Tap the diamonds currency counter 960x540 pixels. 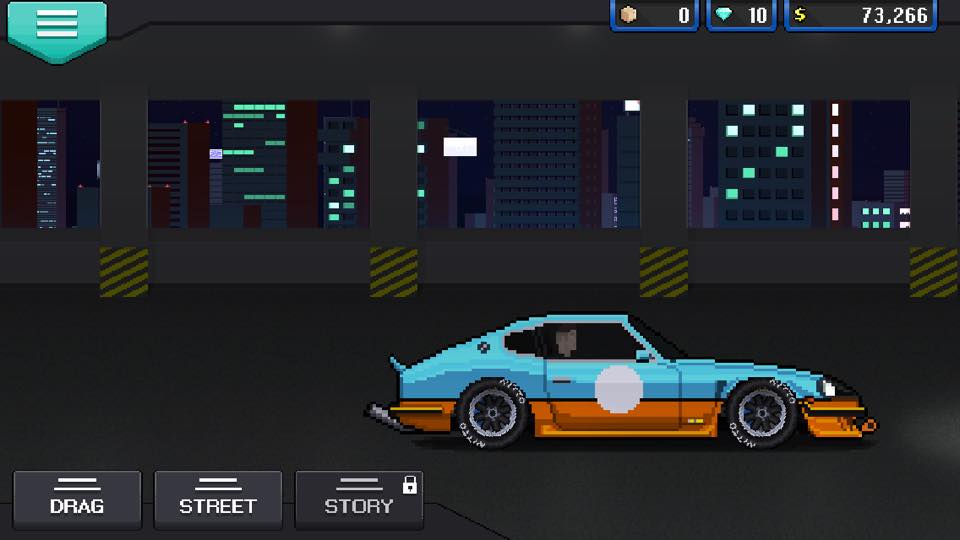coord(743,15)
